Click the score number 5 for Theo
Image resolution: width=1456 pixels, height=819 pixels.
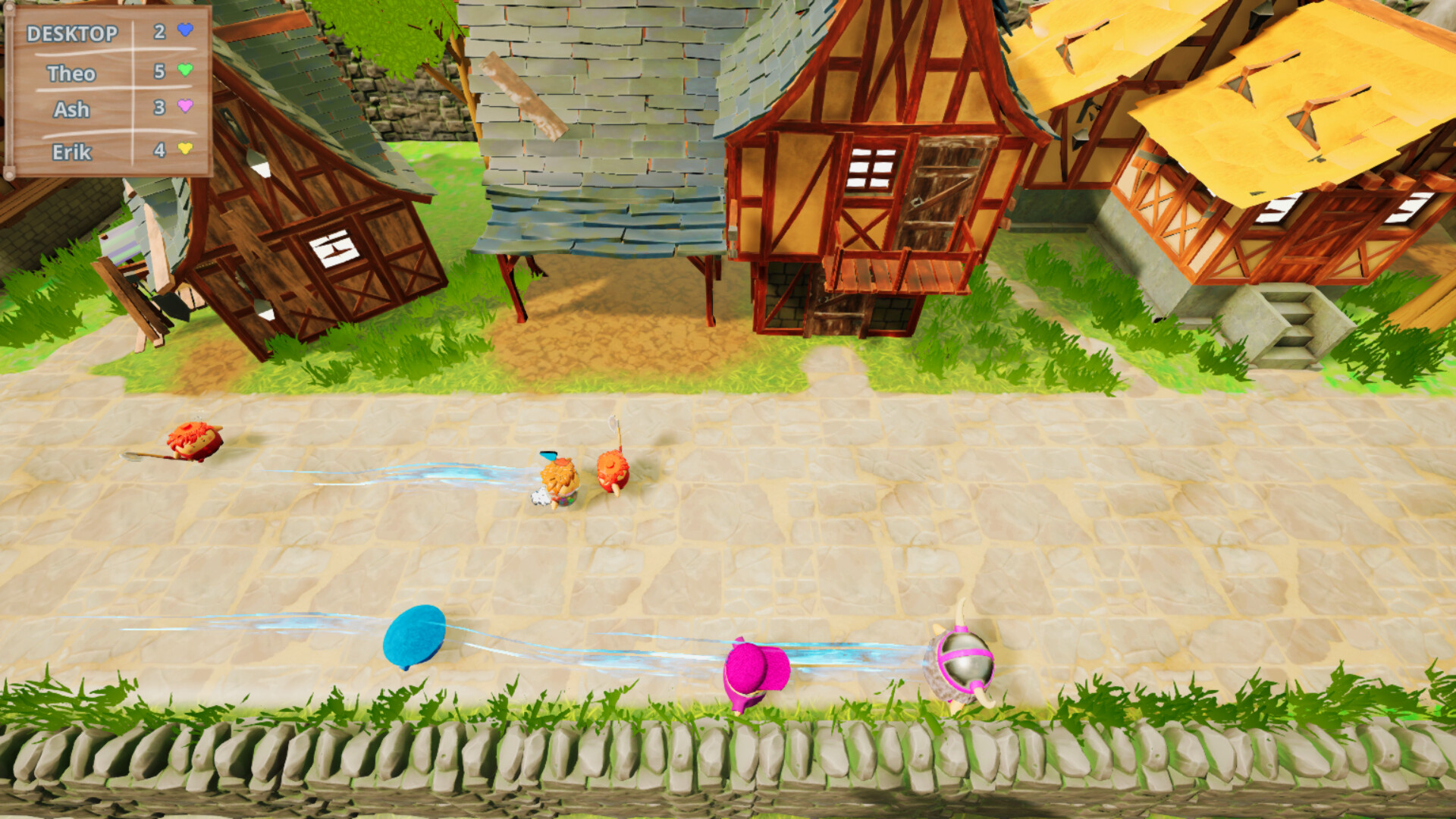tap(159, 72)
